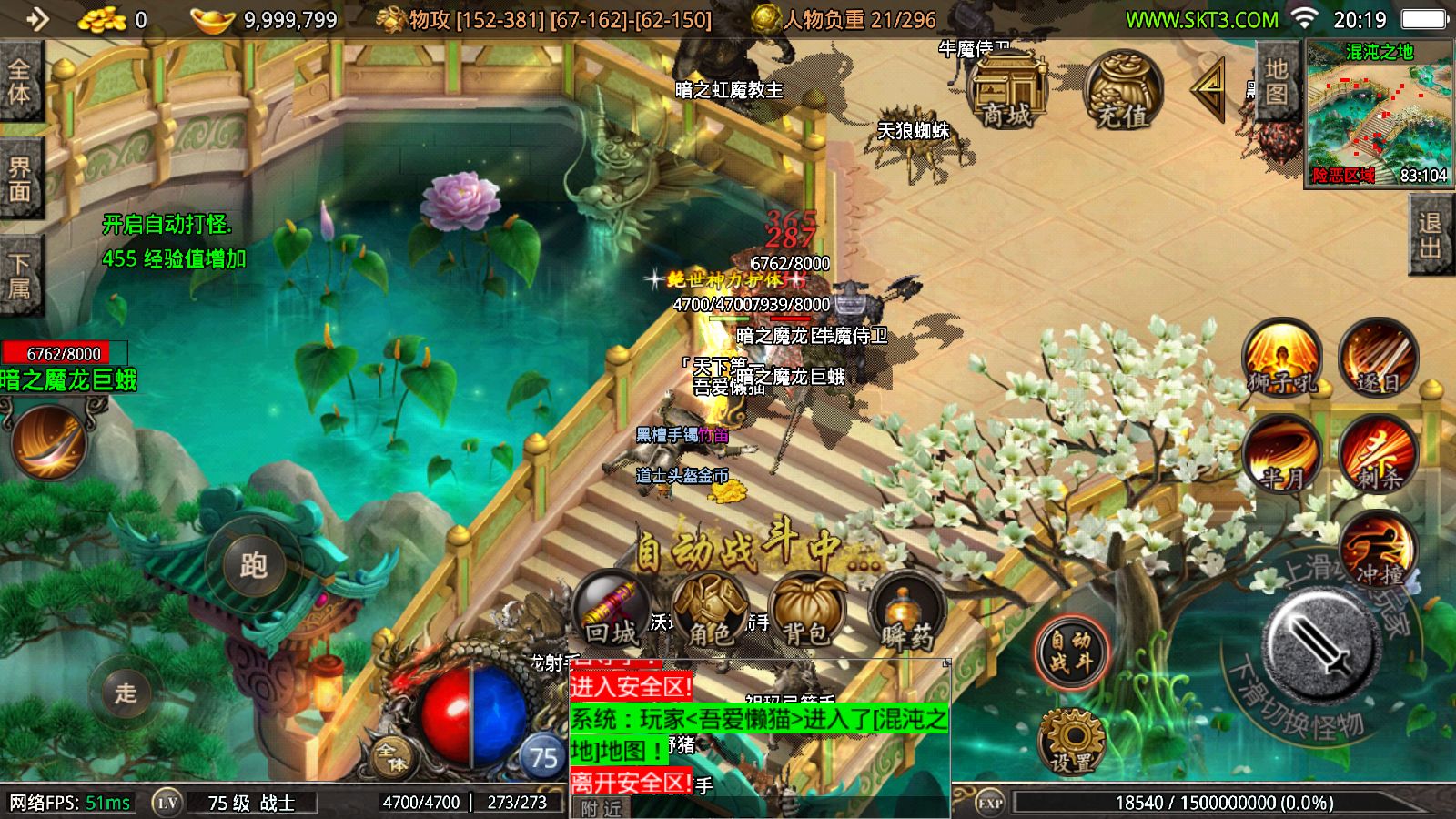Open the 商城 shop
The image size is (1456, 819).
pos(1006,91)
